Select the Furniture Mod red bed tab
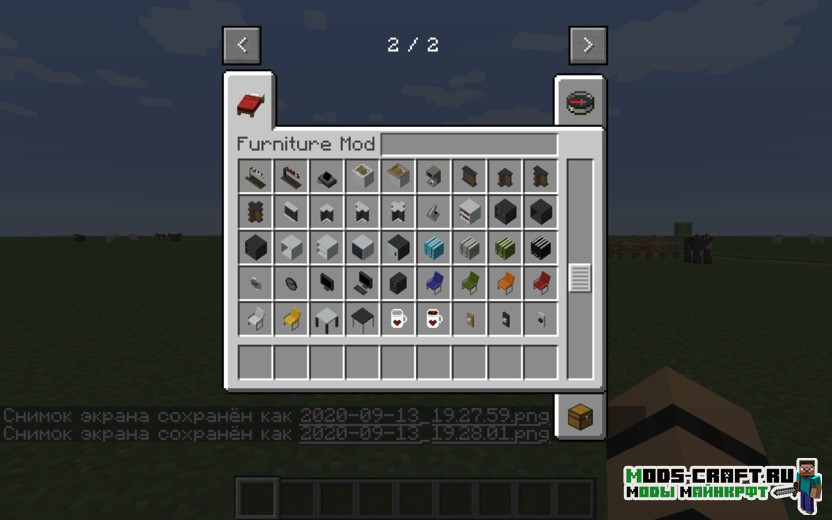Viewport: 832px width, 520px height. tap(250, 102)
